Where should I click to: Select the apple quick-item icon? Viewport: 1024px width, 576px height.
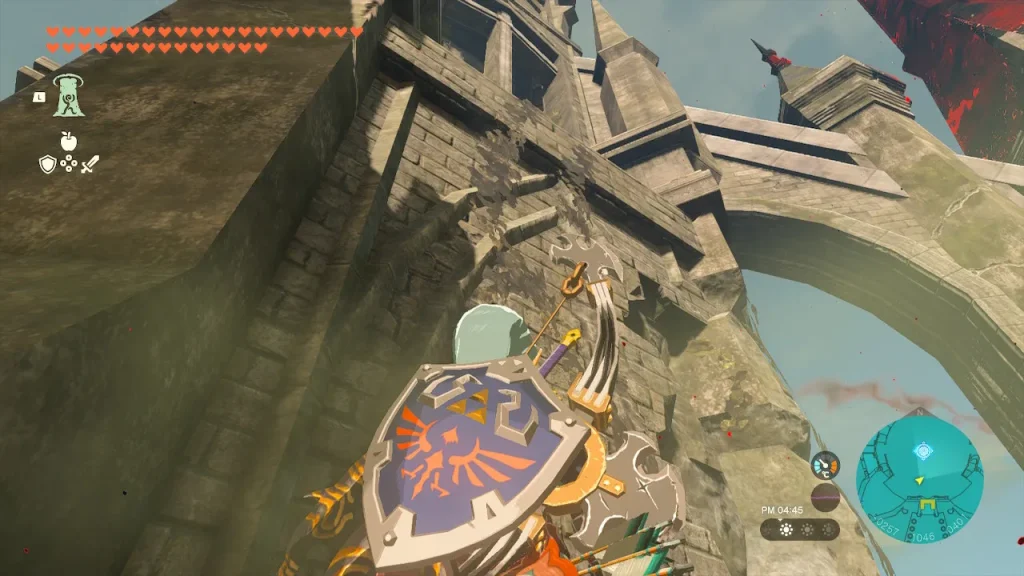[68, 141]
